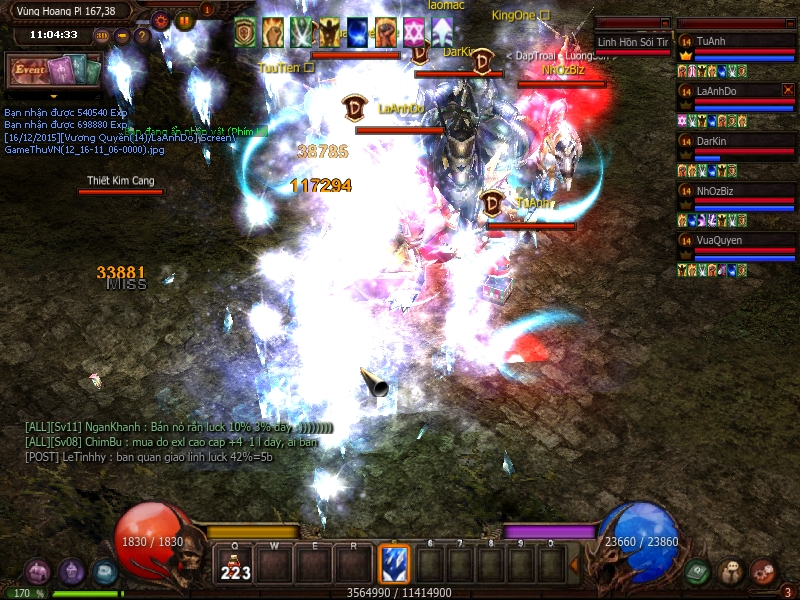Viewport: 800px width, 600px height.
Task: Collapse the party list panel
Action: (x=789, y=23)
